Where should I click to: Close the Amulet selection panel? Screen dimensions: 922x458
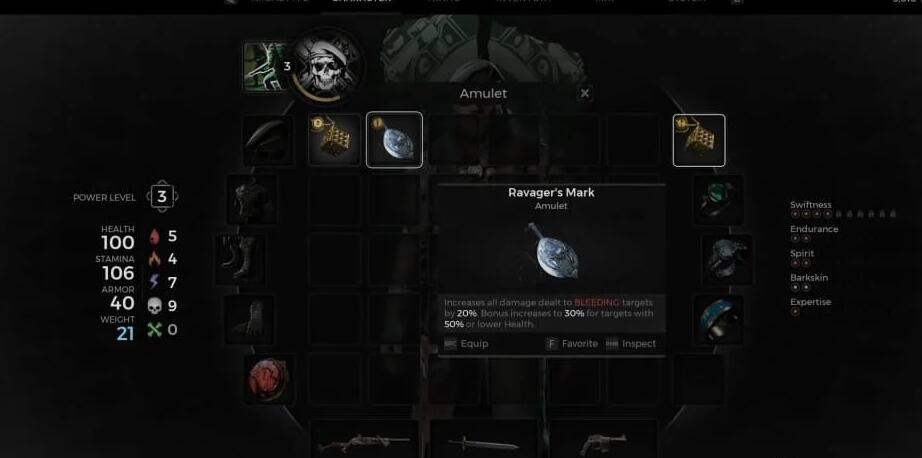click(x=585, y=93)
